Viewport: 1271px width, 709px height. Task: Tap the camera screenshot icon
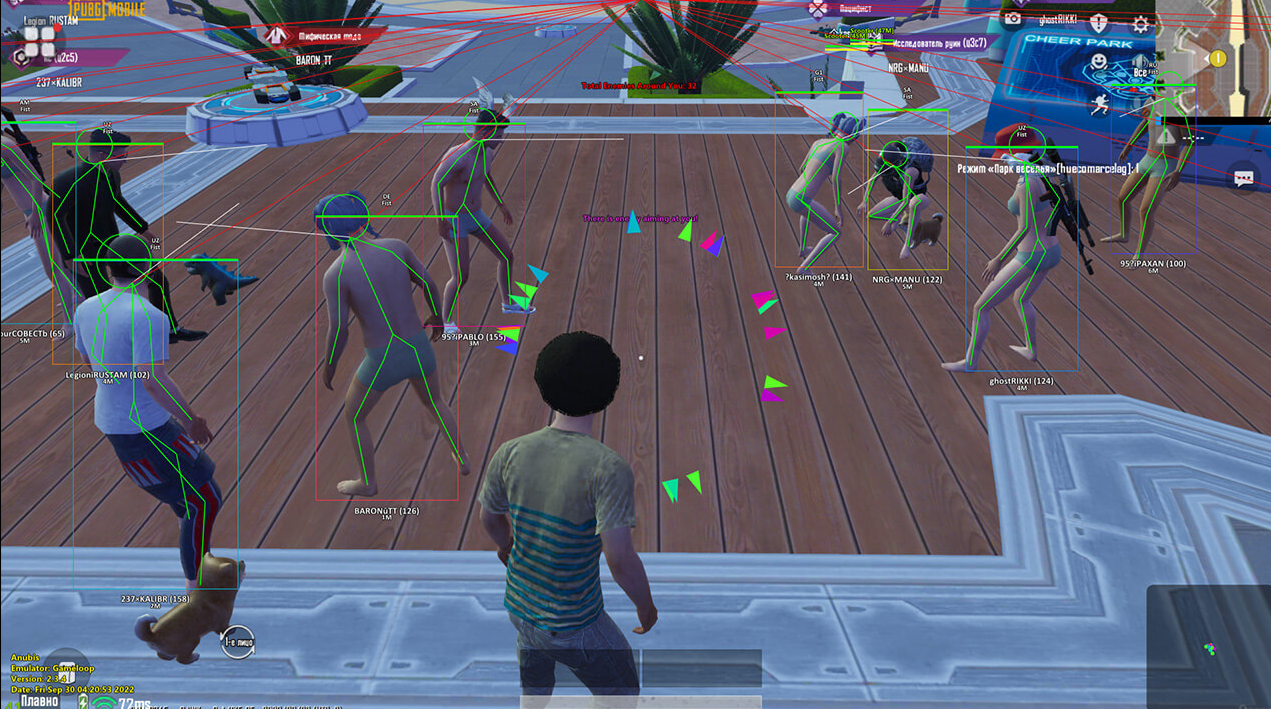point(1013,19)
